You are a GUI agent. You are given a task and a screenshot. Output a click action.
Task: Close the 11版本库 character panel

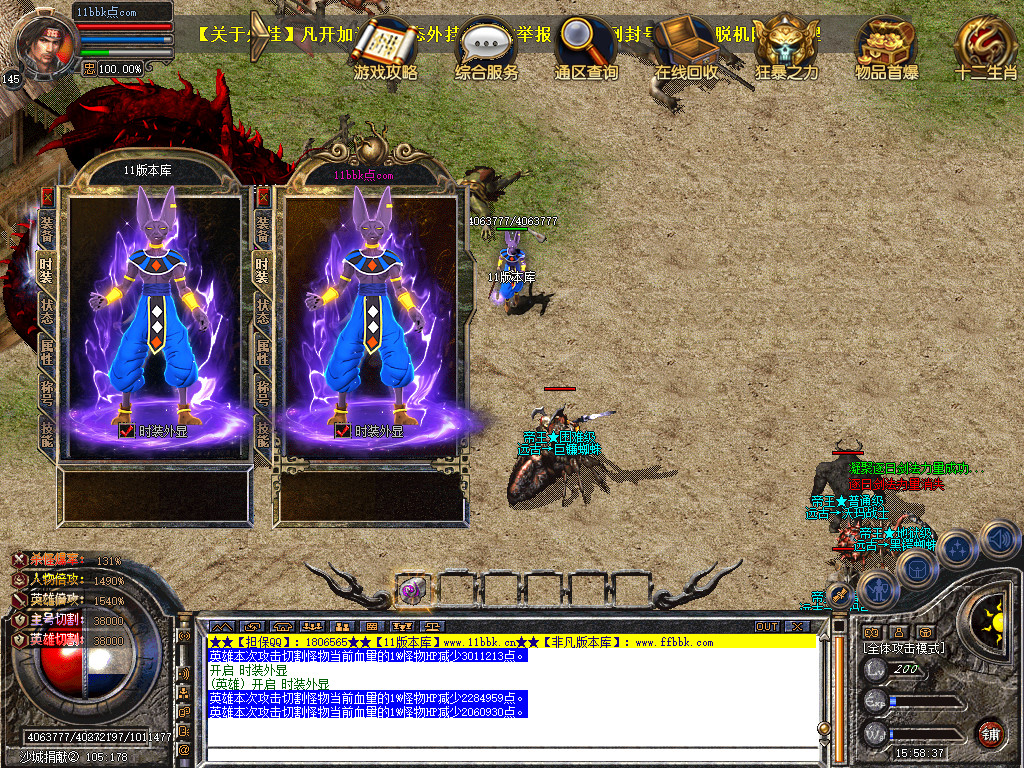coord(46,197)
